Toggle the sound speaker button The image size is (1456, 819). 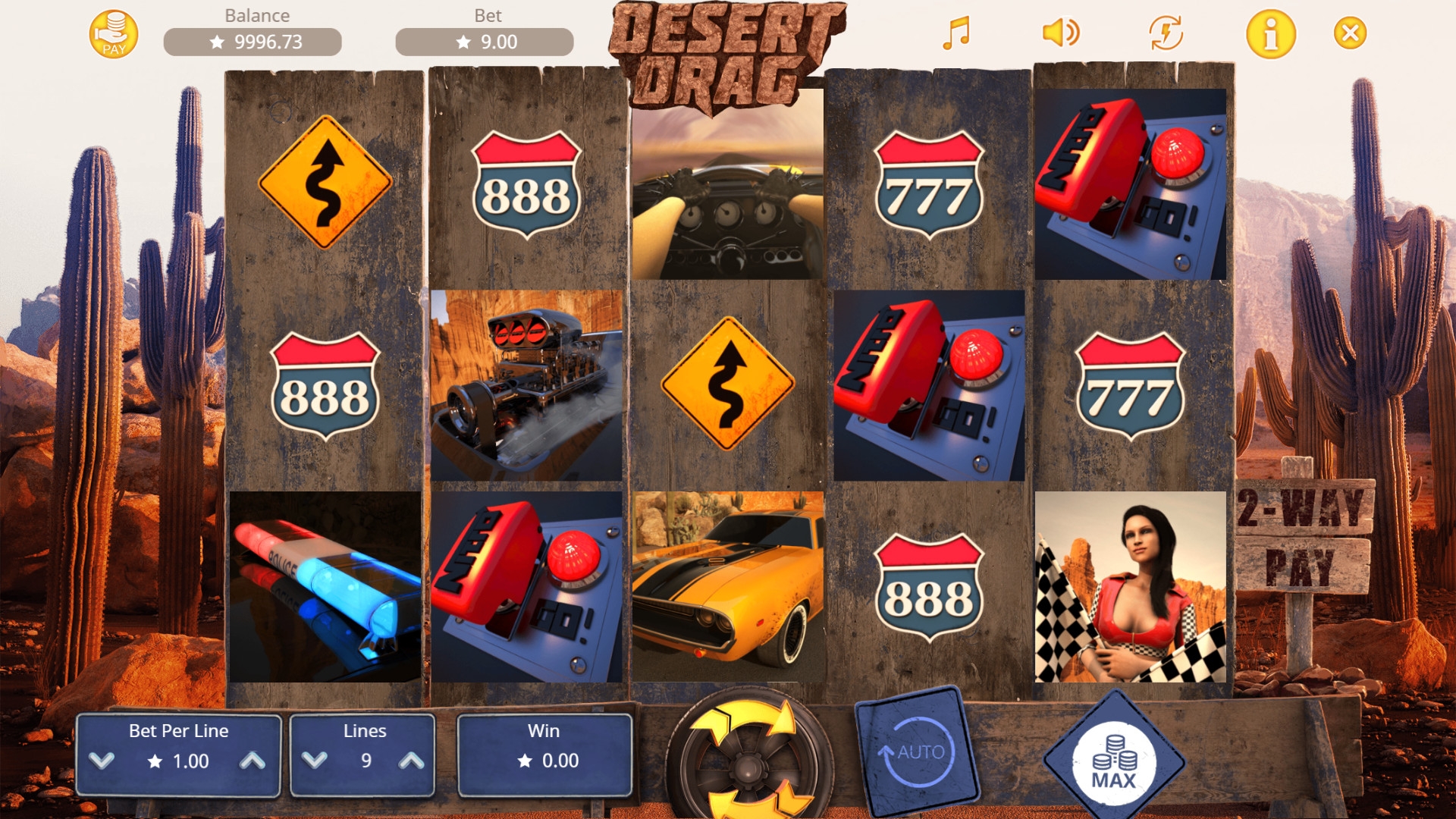click(1061, 33)
